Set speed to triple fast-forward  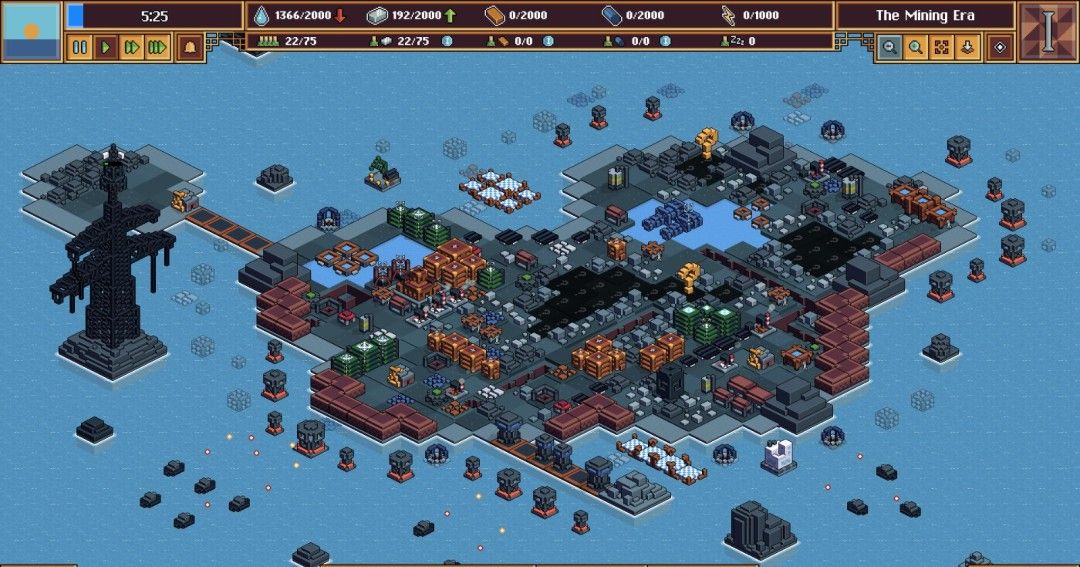[x=157, y=47]
